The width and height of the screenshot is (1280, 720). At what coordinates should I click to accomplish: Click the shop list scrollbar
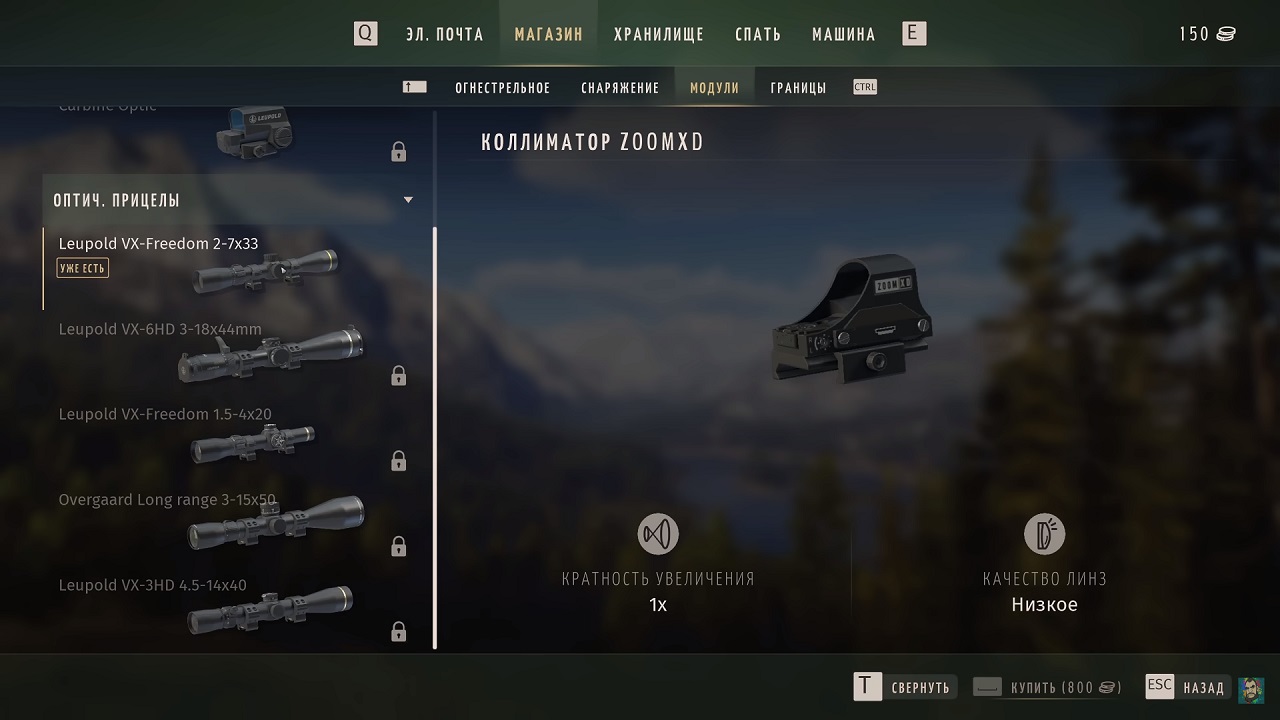click(x=435, y=438)
